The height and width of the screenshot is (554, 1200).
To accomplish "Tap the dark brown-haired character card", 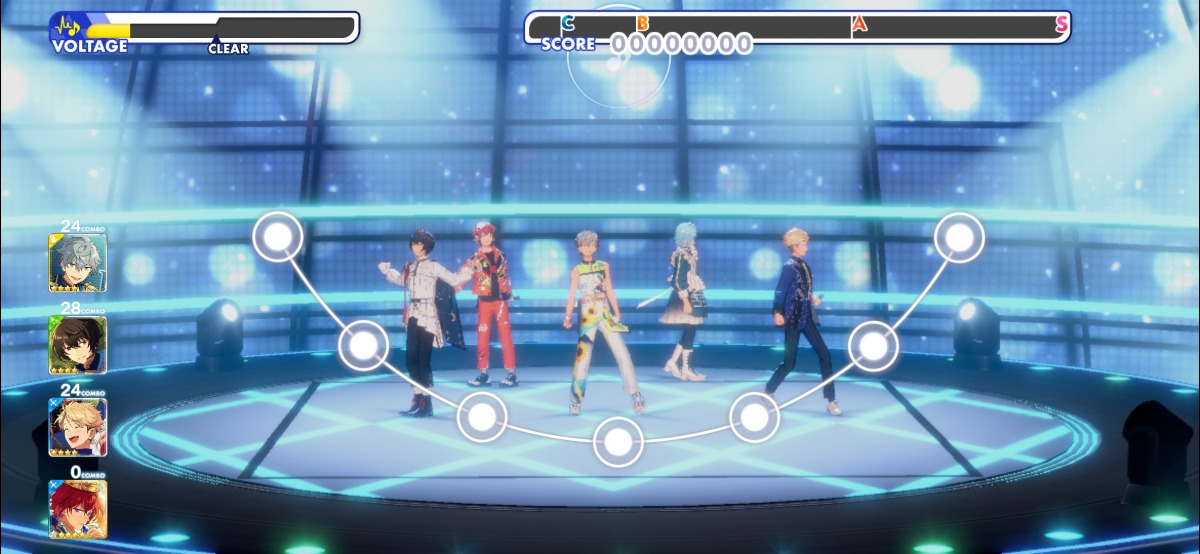I will [x=78, y=345].
